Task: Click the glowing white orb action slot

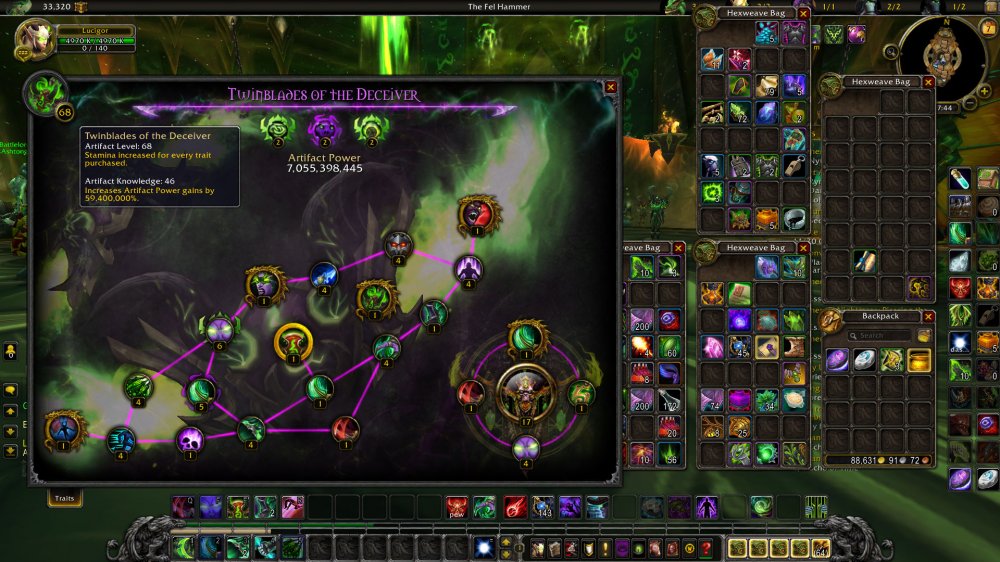Action: 483,548
